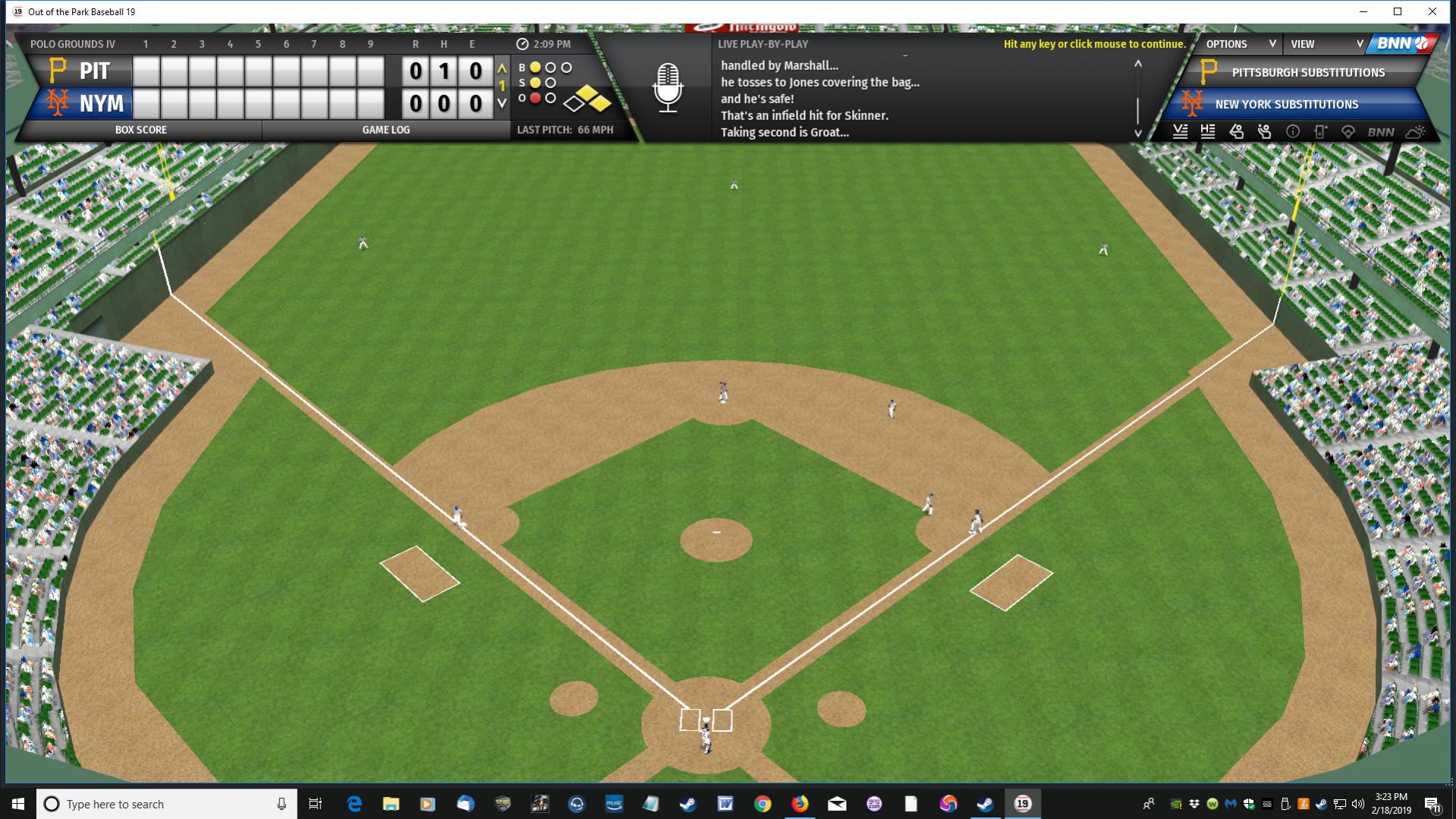The height and width of the screenshot is (819, 1456).
Task: Open the Options dropdown
Action: point(1240,44)
